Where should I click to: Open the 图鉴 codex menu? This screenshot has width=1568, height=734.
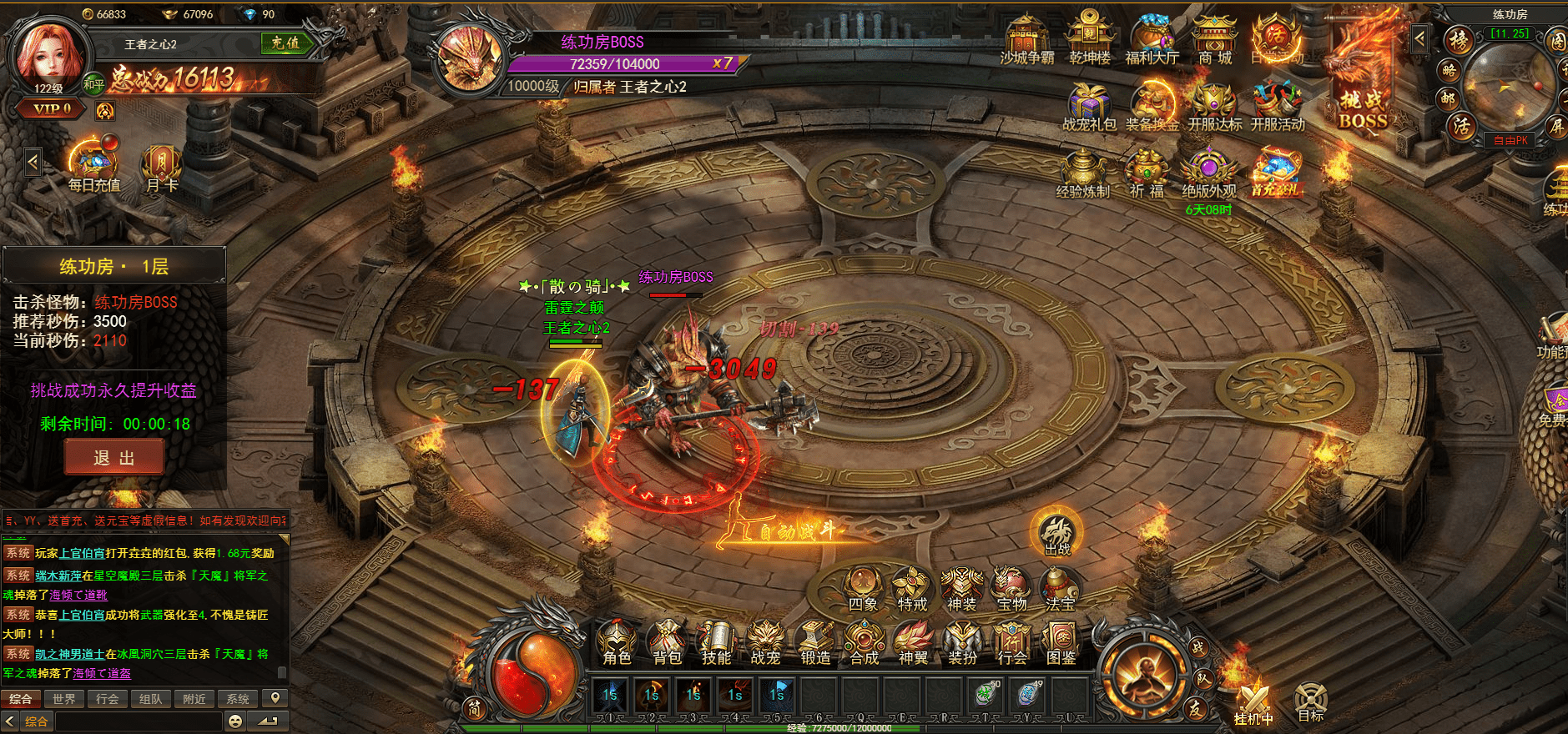1061,643
